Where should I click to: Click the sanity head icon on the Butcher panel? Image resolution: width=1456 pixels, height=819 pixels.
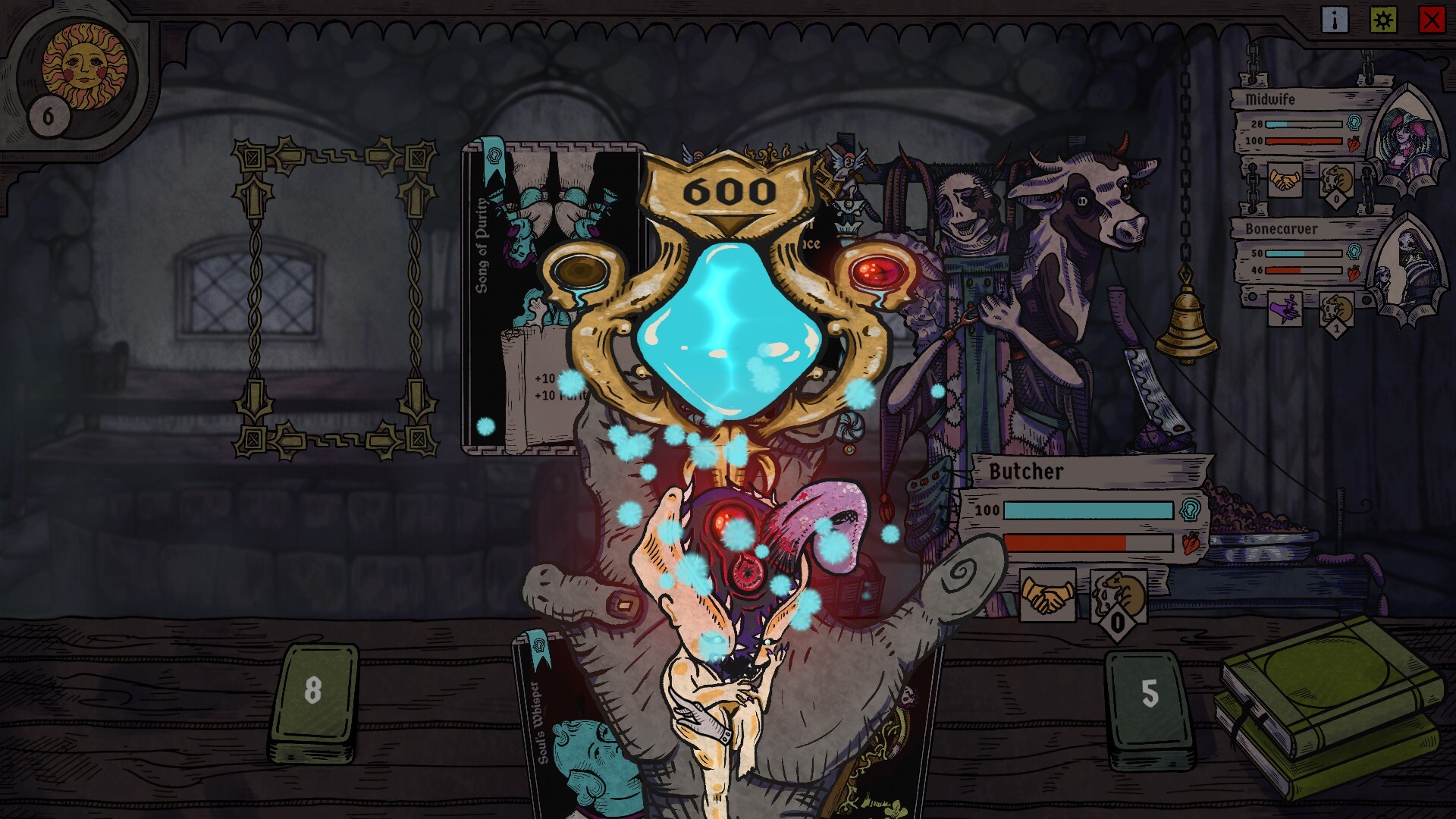coord(1191,510)
